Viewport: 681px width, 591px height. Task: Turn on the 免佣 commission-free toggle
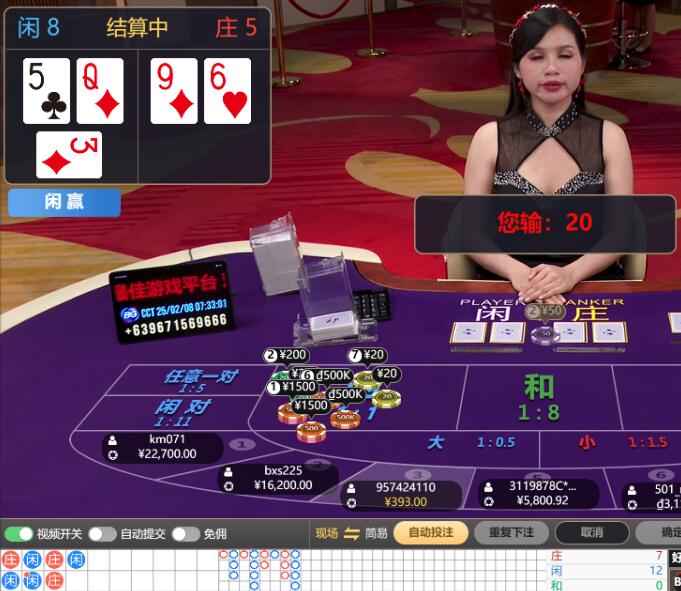[x=185, y=534]
